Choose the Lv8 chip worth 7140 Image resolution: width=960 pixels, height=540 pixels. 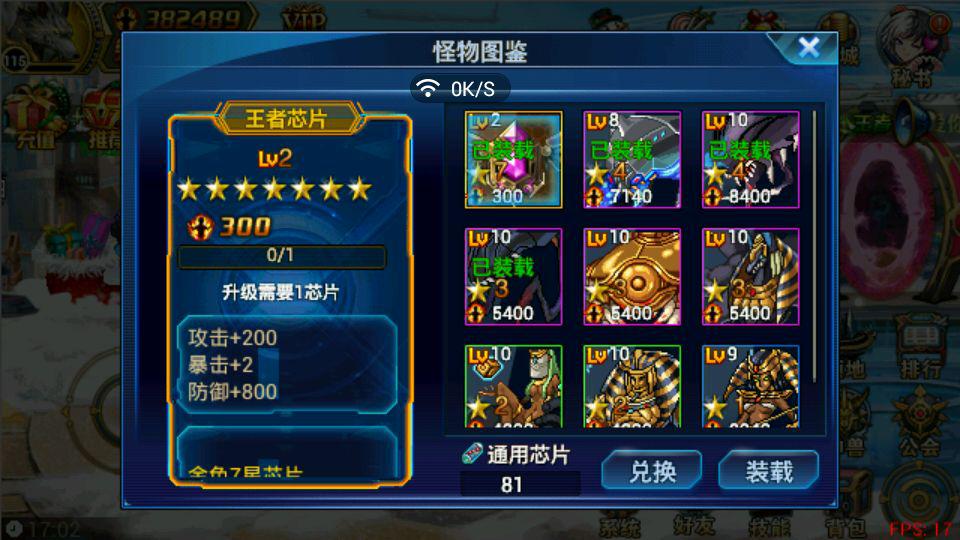pyautogui.click(x=632, y=159)
